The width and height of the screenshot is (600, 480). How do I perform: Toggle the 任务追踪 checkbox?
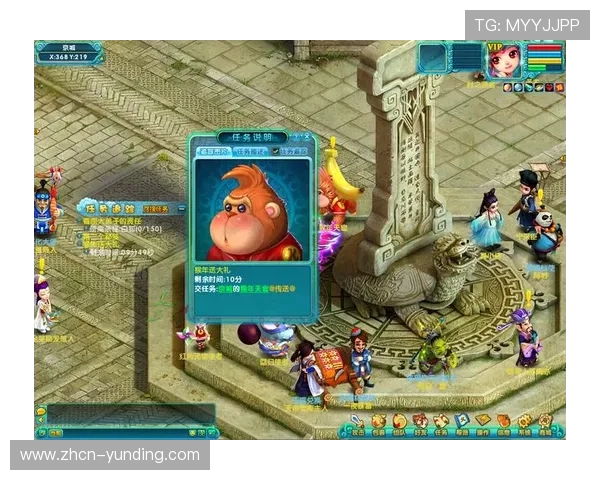pyautogui.click(x=277, y=151)
